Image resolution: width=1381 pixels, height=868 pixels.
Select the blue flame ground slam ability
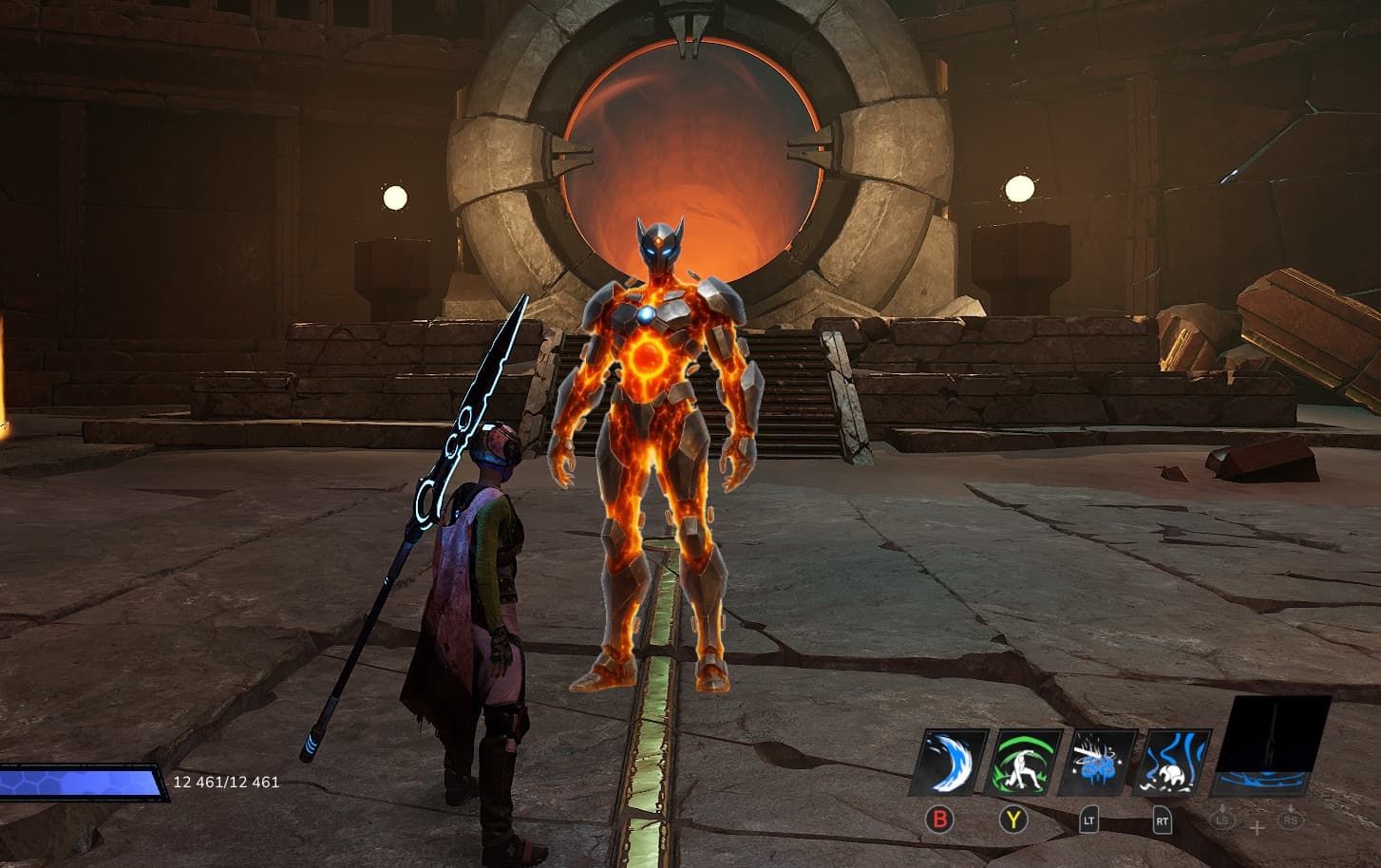[1176, 762]
